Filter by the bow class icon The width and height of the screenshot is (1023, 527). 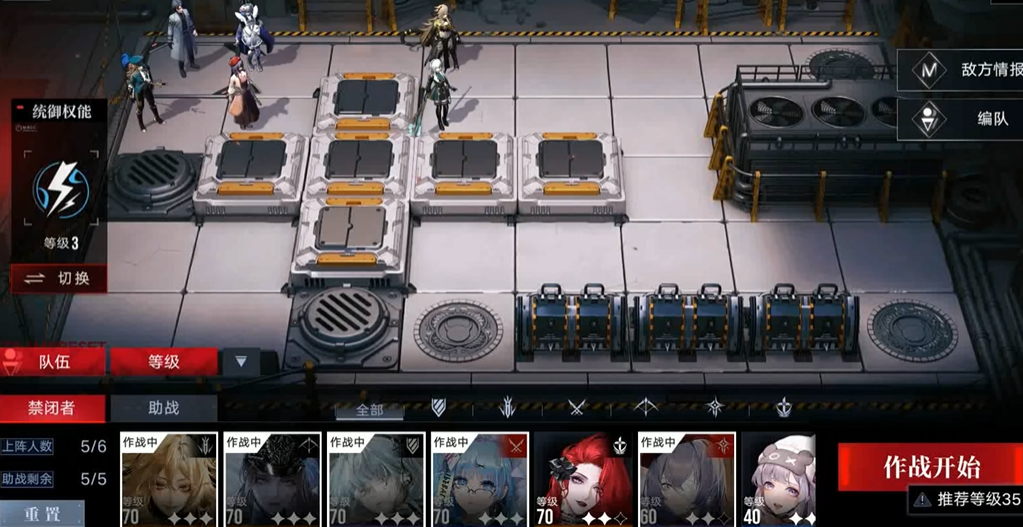(x=646, y=407)
